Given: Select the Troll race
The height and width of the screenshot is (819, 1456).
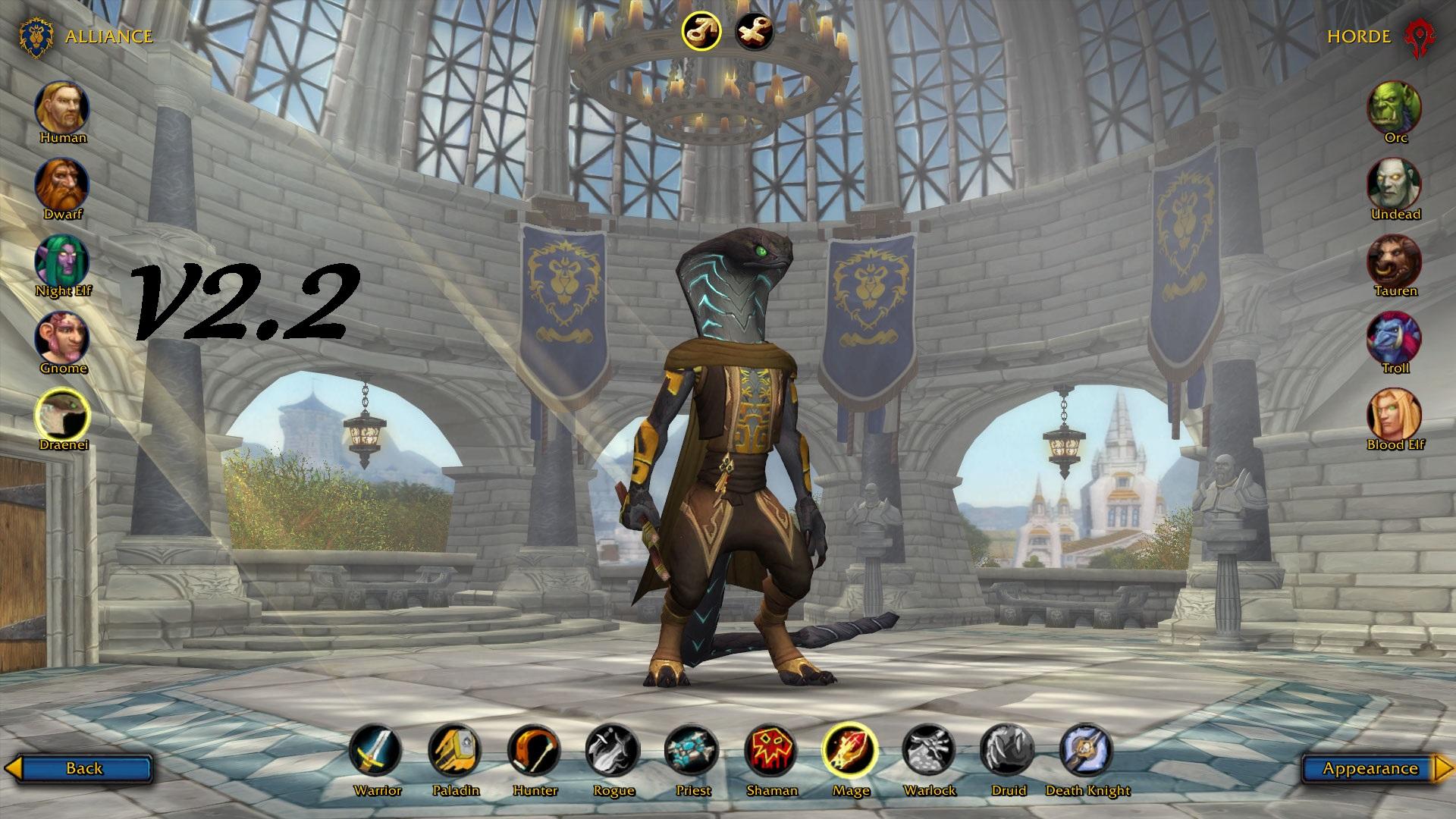Looking at the screenshot, I should click(1395, 338).
